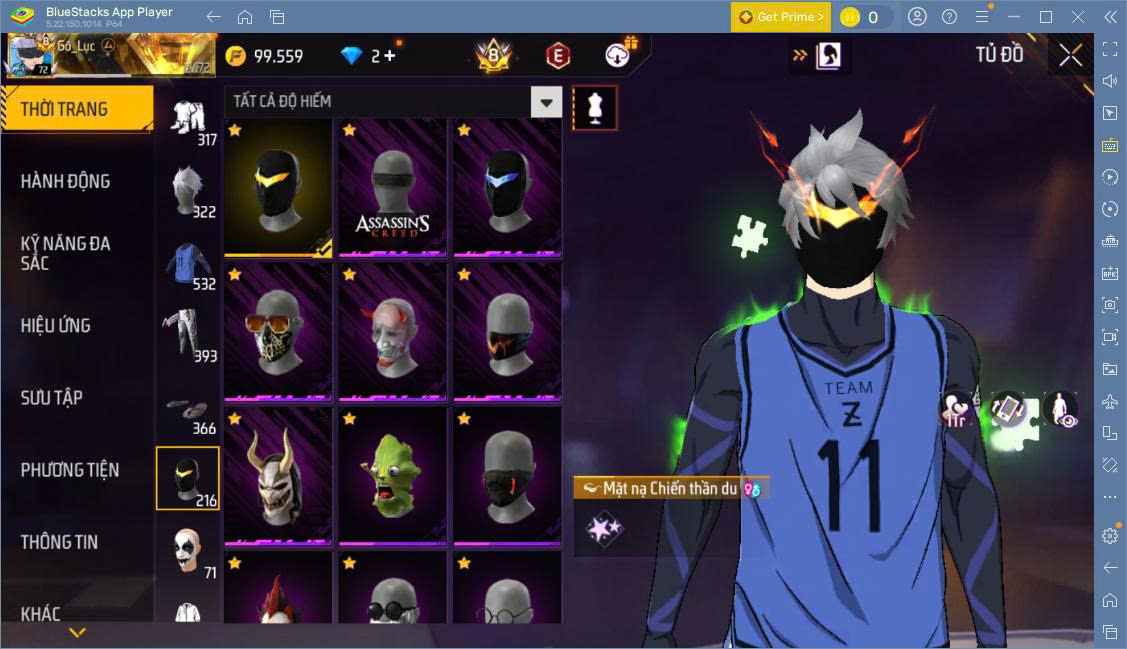Switch to Kỹ Năng Đa Sắc tab

coord(66,253)
